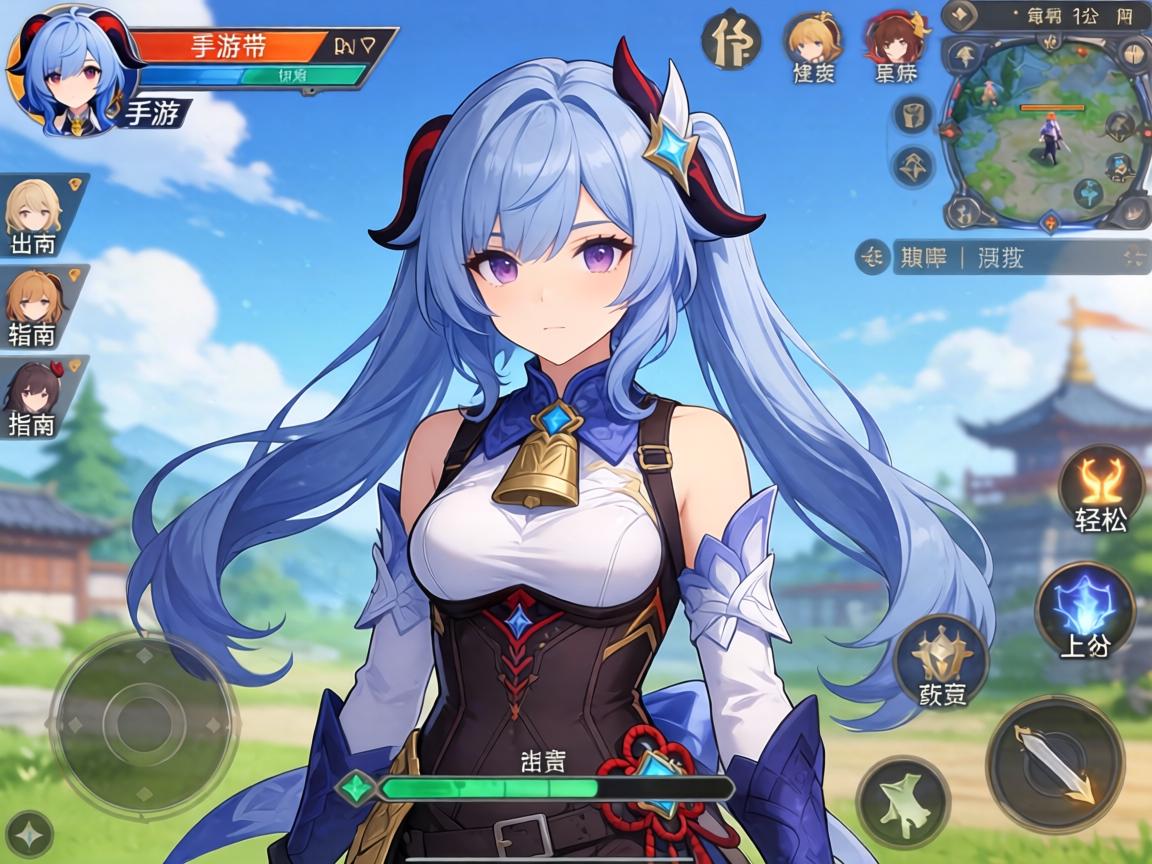Viewport: 1152px width, 864px height.
Task: Select the blonde character icon at the top
Action: click(x=811, y=40)
